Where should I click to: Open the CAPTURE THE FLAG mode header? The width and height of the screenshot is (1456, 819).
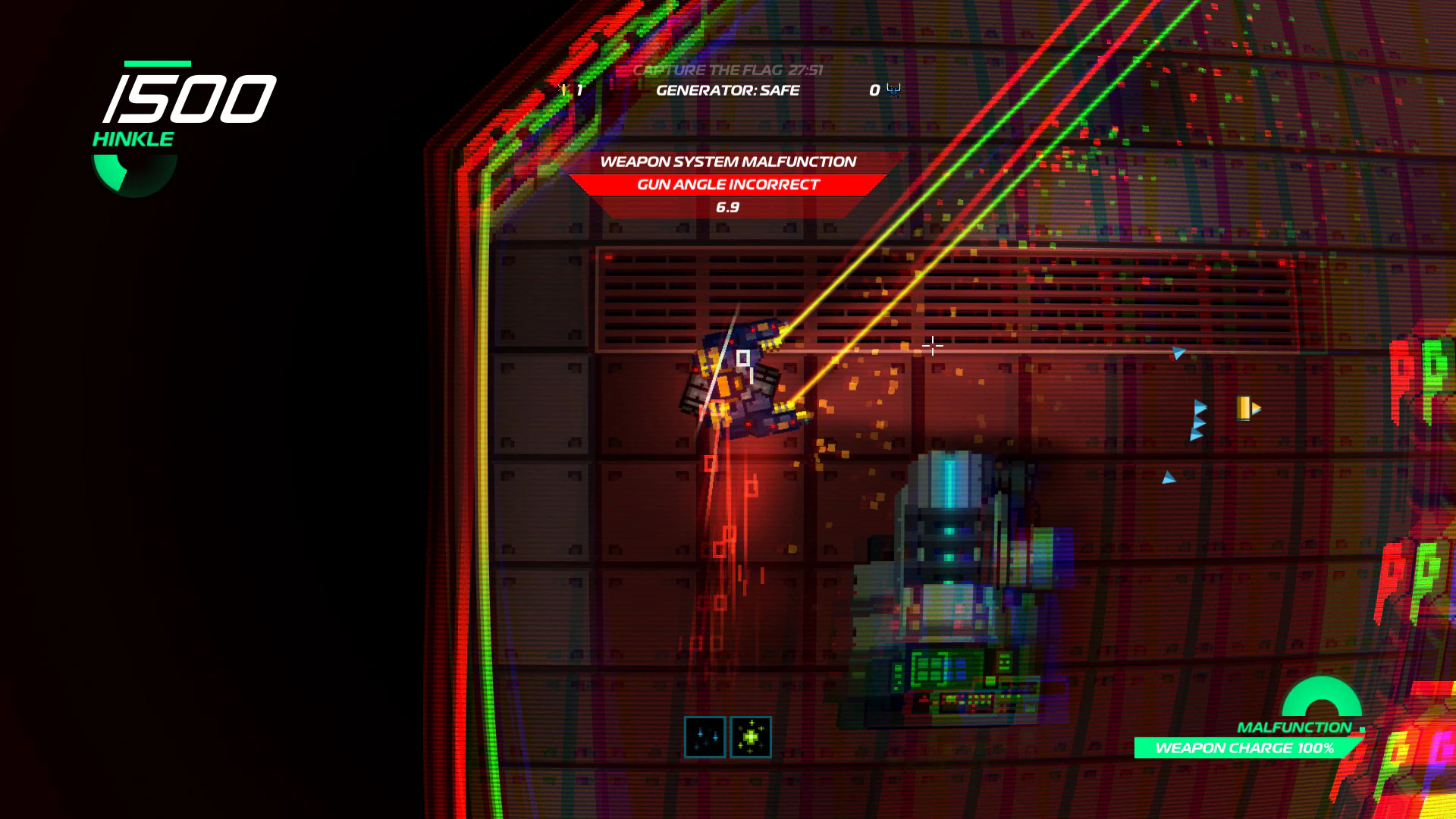click(709, 70)
